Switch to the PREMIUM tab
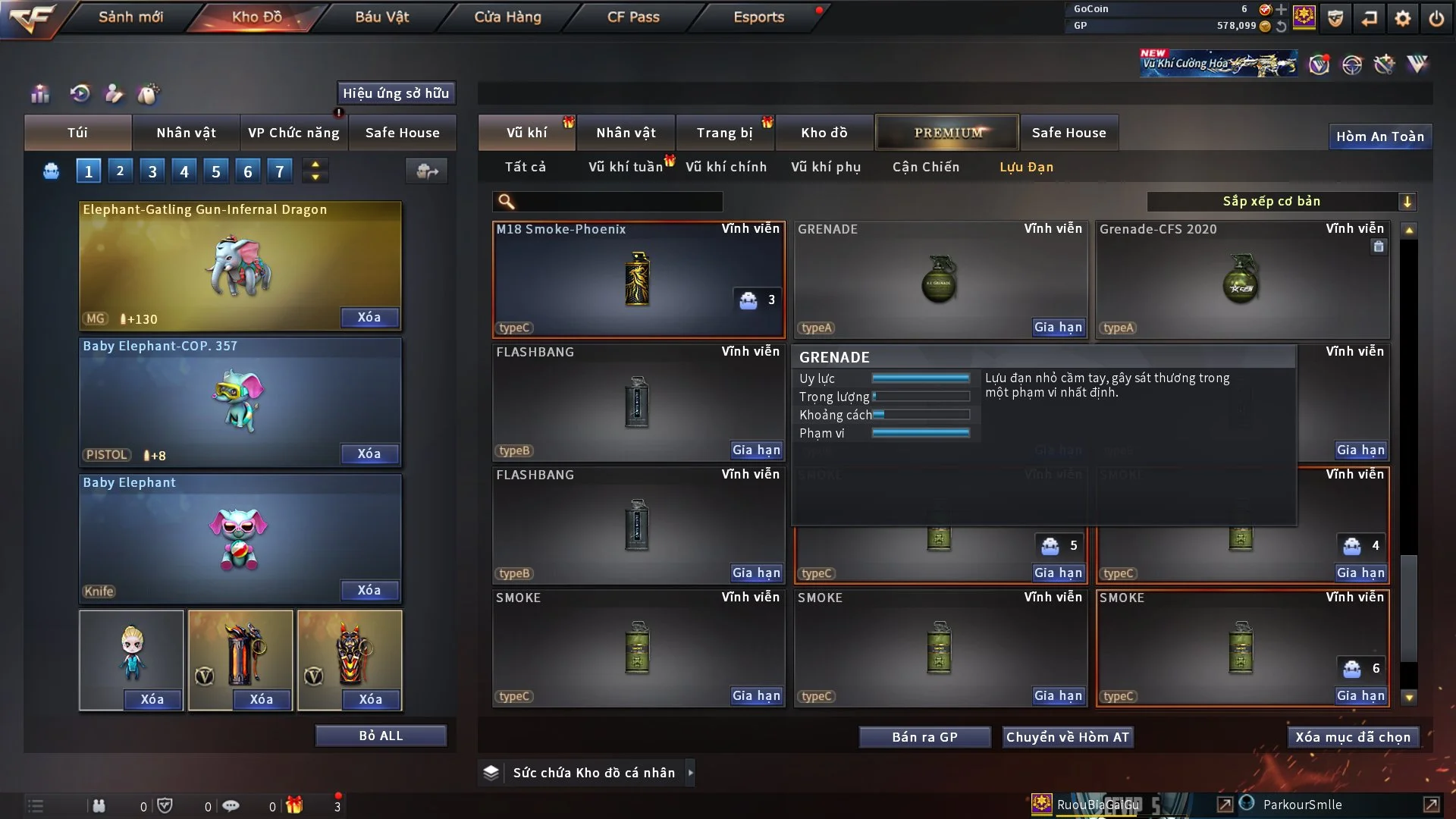Viewport: 1456px width, 819px height. pos(948,133)
